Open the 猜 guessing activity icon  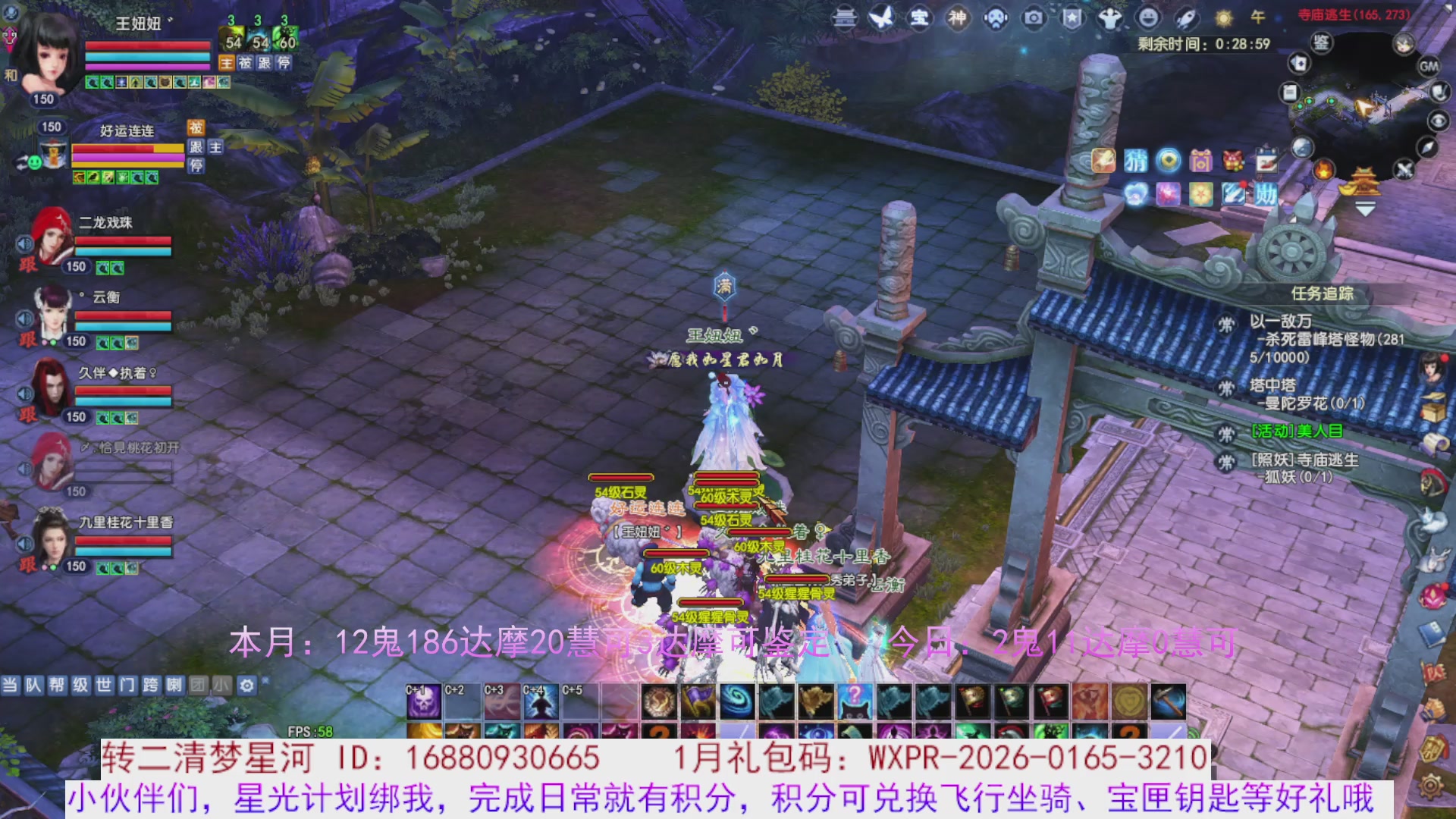click(1135, 162)
